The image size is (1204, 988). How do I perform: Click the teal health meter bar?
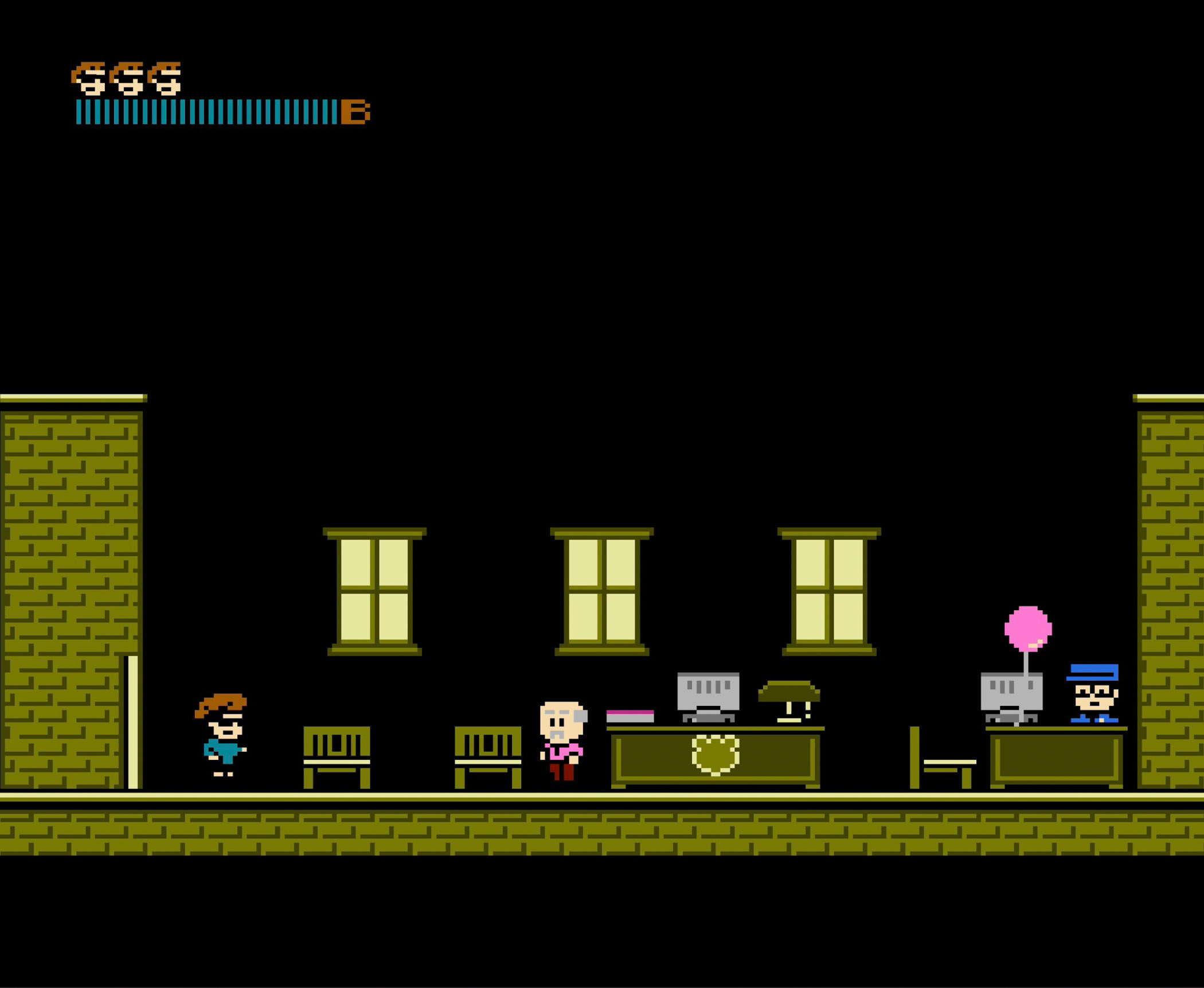pos(206,111)
